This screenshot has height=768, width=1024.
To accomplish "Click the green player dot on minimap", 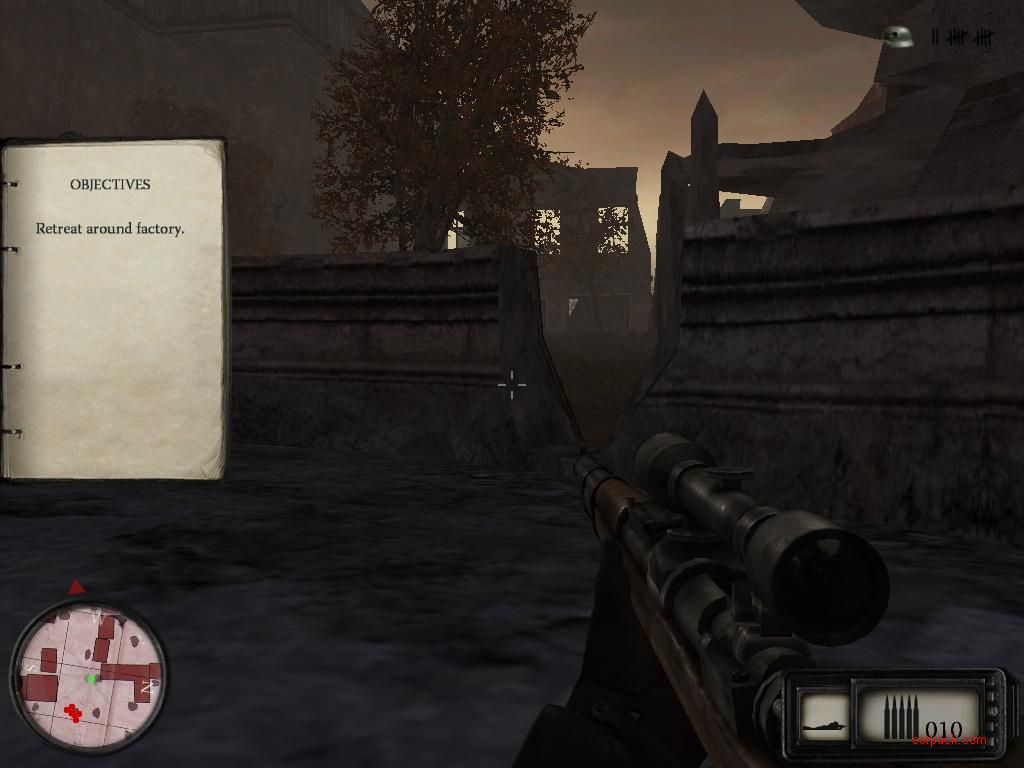I will pyautogui.click(x=91, y=679).
